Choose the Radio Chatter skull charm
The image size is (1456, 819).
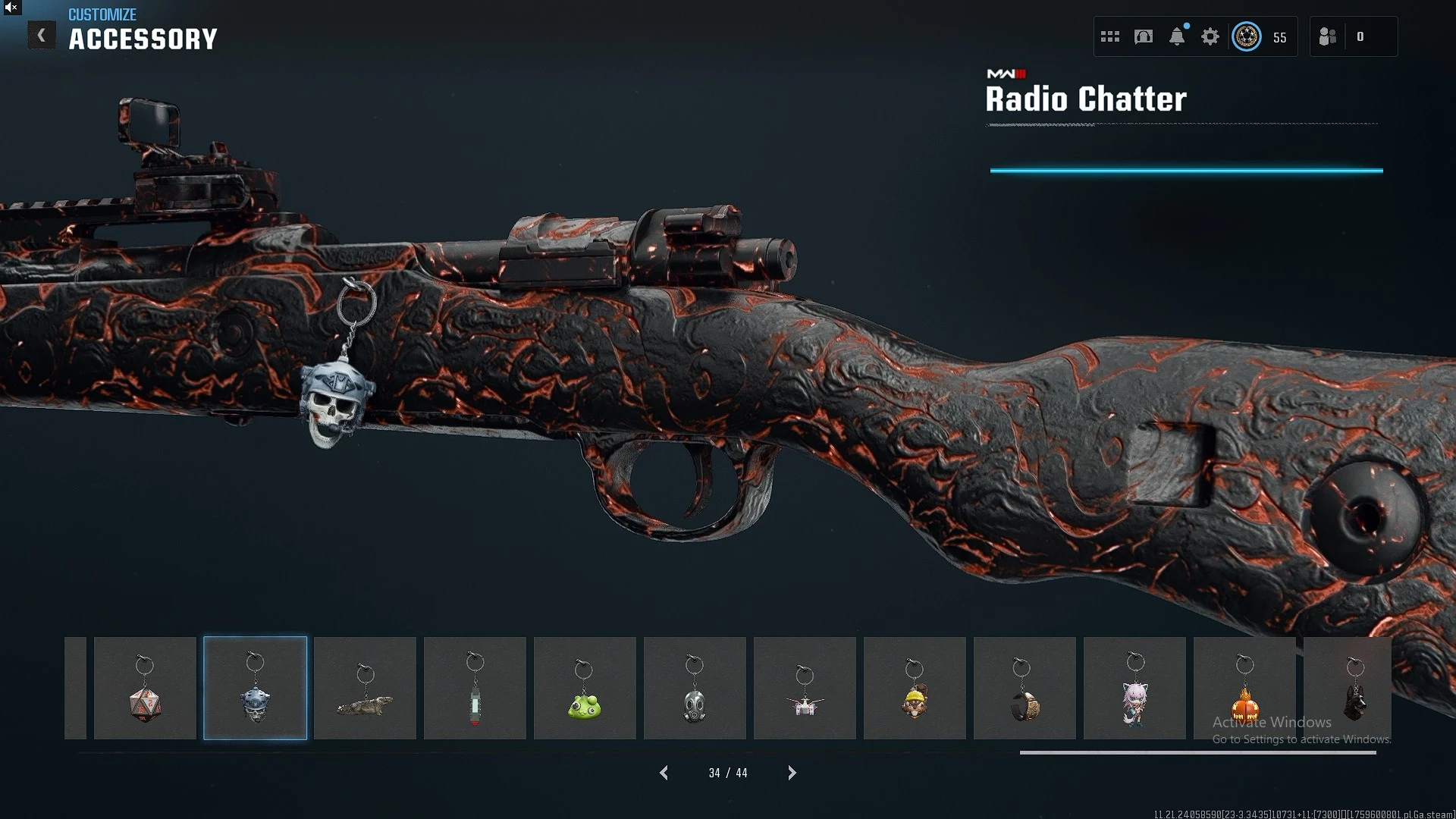(256, 689)
